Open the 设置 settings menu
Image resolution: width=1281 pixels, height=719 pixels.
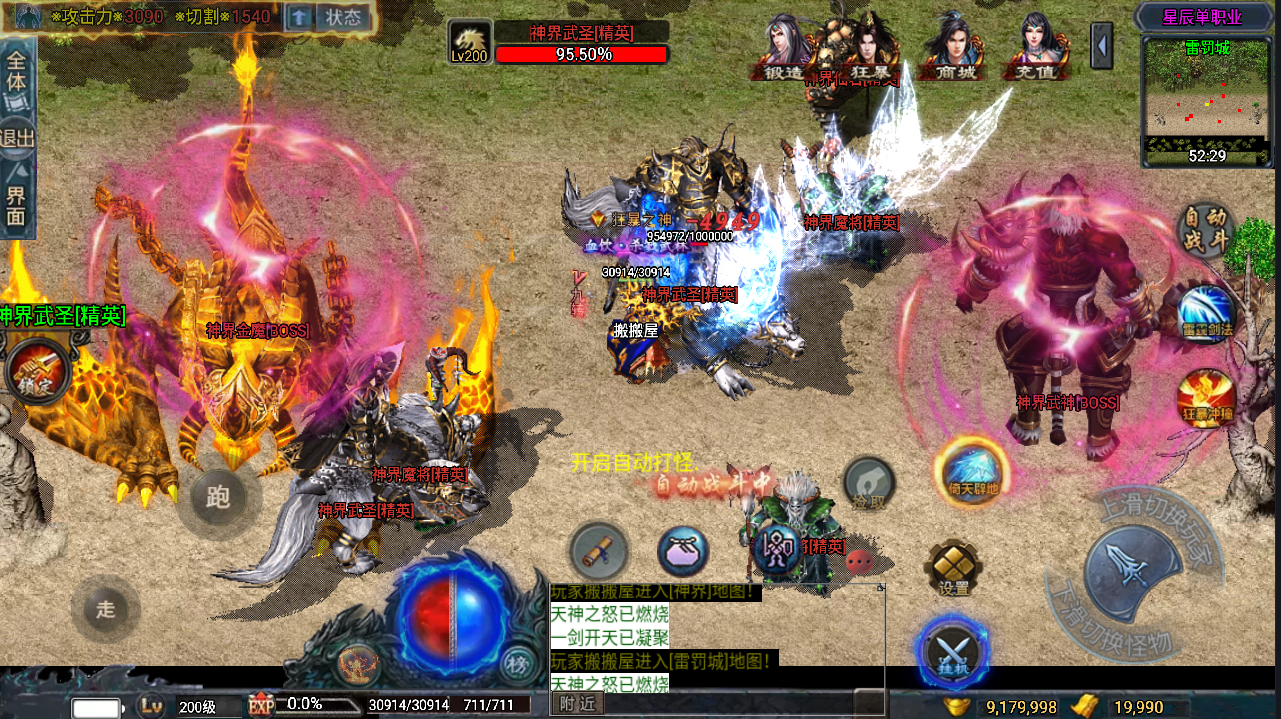pos(953,568)
